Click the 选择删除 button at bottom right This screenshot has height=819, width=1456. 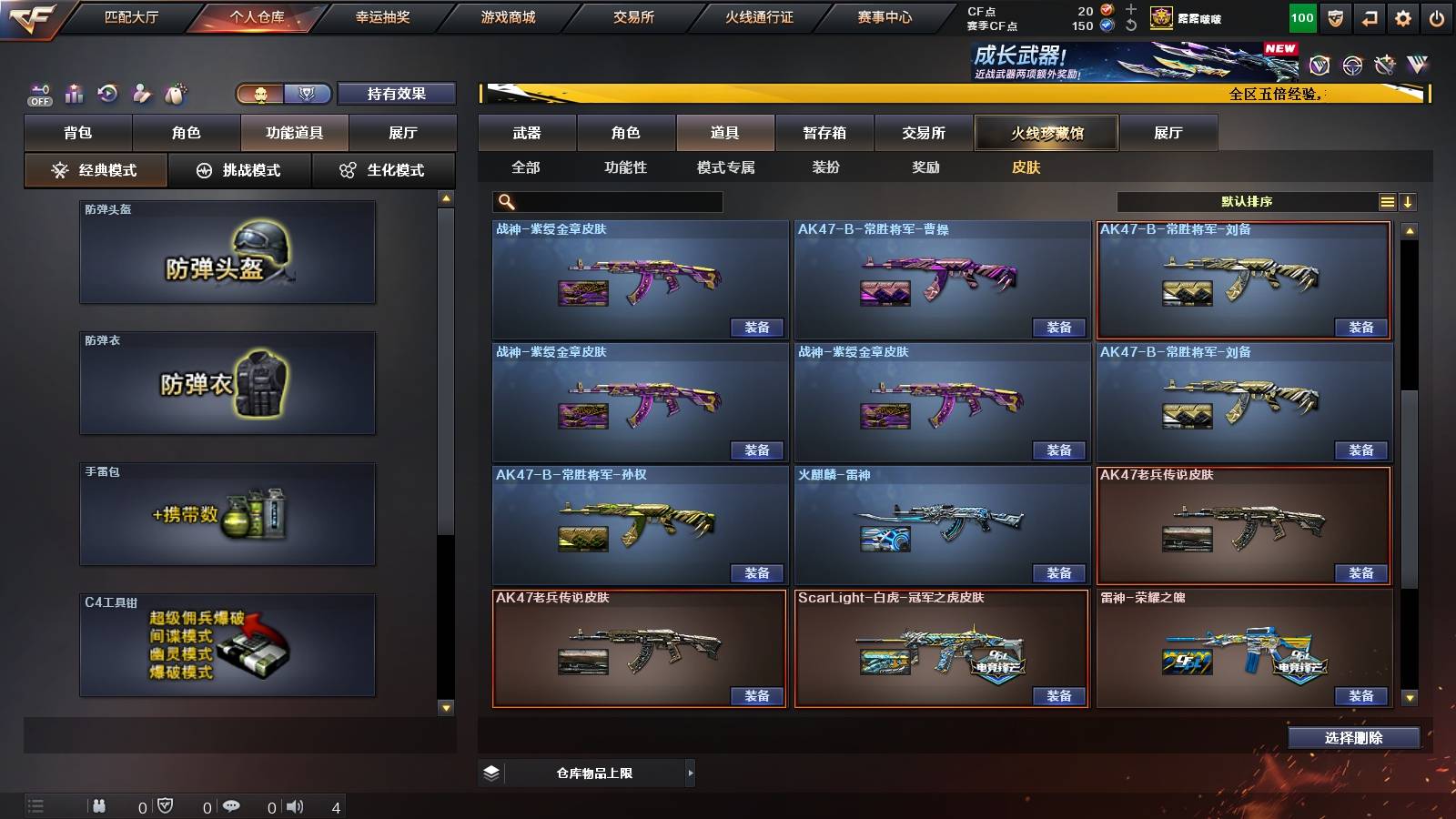pos(1353,738)
